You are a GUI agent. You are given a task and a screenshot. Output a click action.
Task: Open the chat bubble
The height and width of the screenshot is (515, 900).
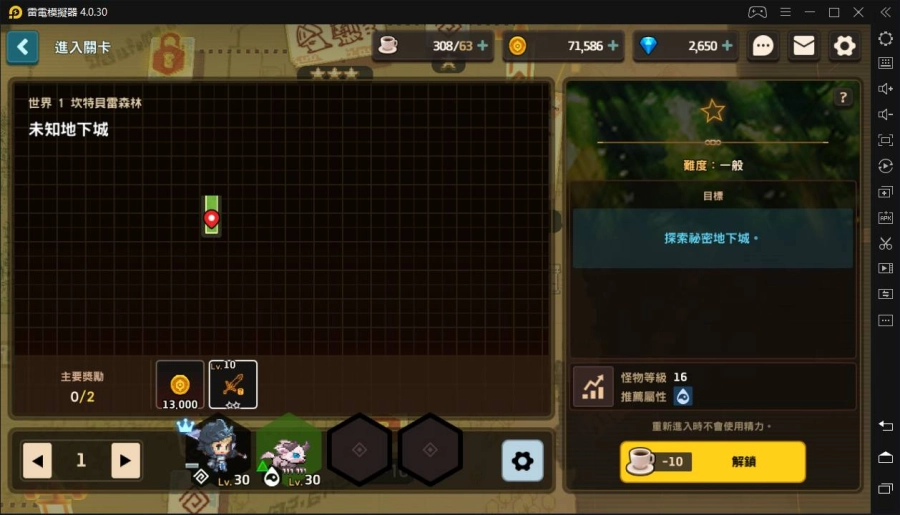click(x=763, y=46)
